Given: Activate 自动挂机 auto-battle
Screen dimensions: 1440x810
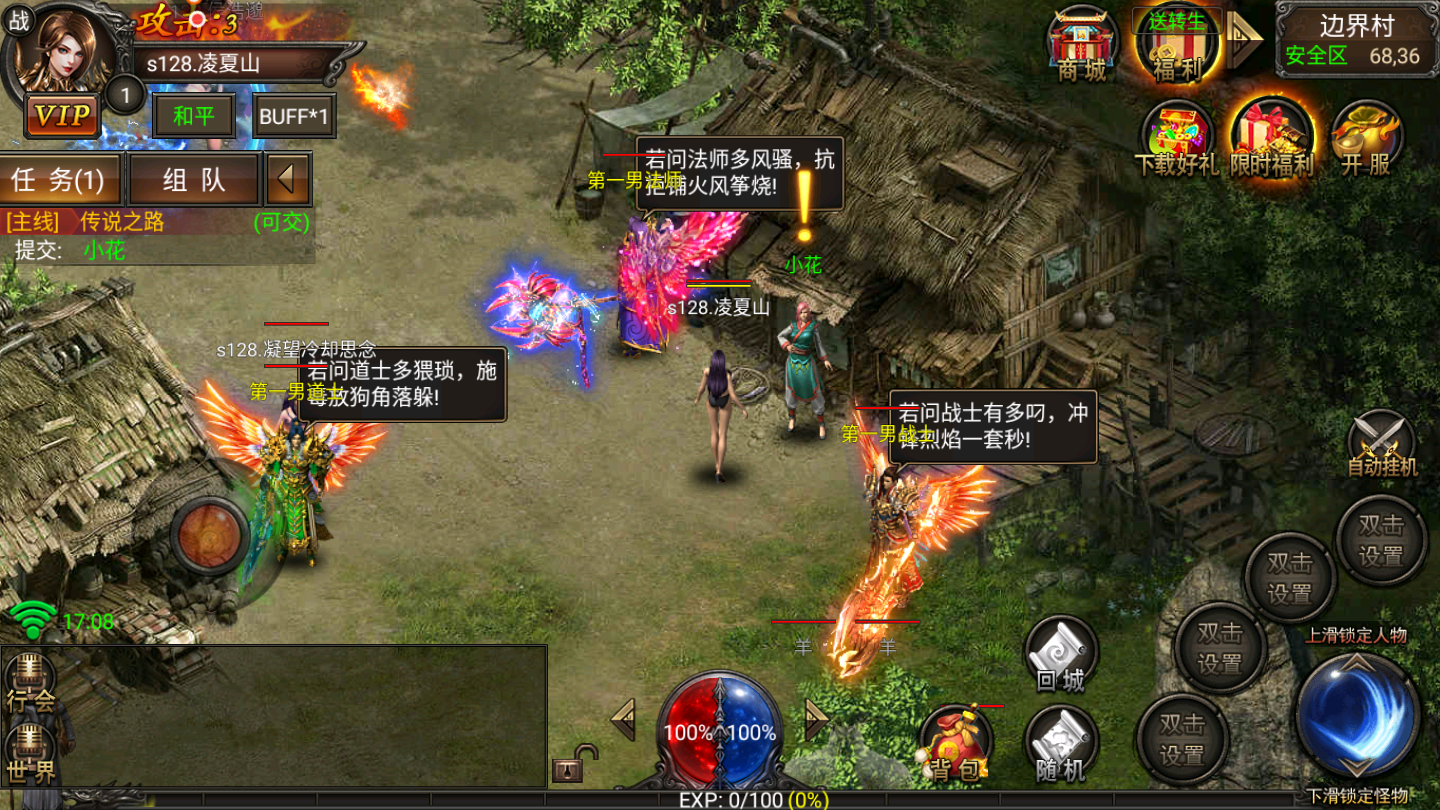Looking at the screenshot, I should [1382, 444].
